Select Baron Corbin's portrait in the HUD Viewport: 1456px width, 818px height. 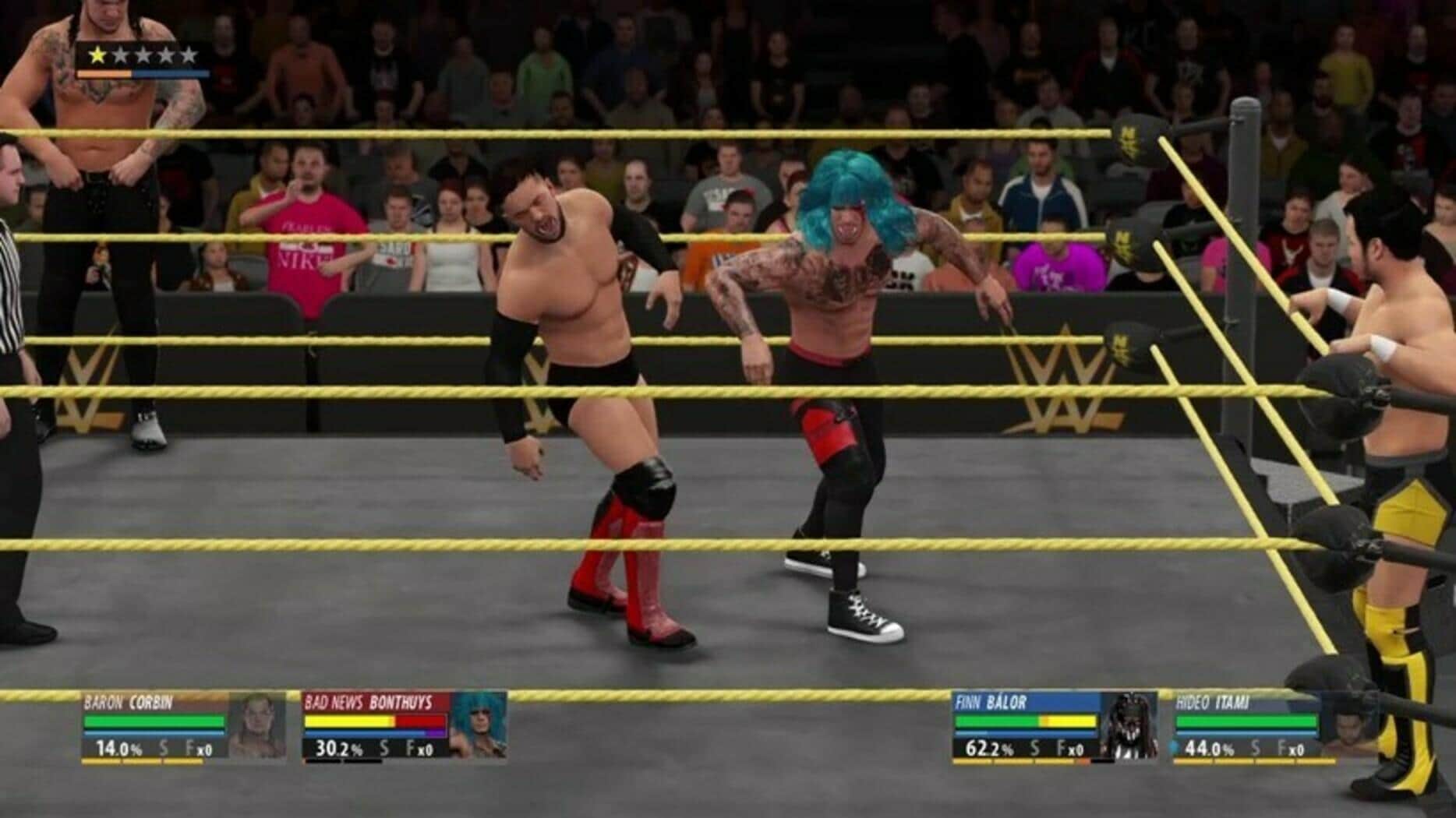coord(258,725)
